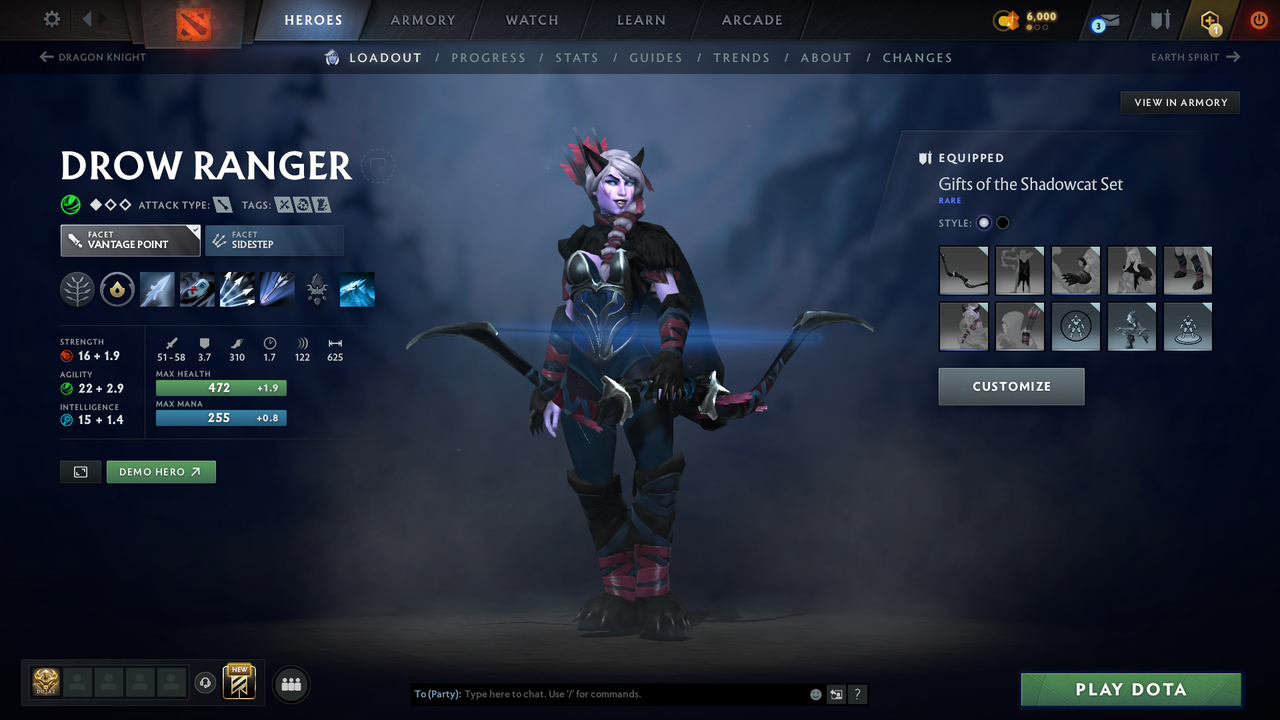
Task: Click the Dota Plus hexagon icon
Action: [x=1209, y=20]
